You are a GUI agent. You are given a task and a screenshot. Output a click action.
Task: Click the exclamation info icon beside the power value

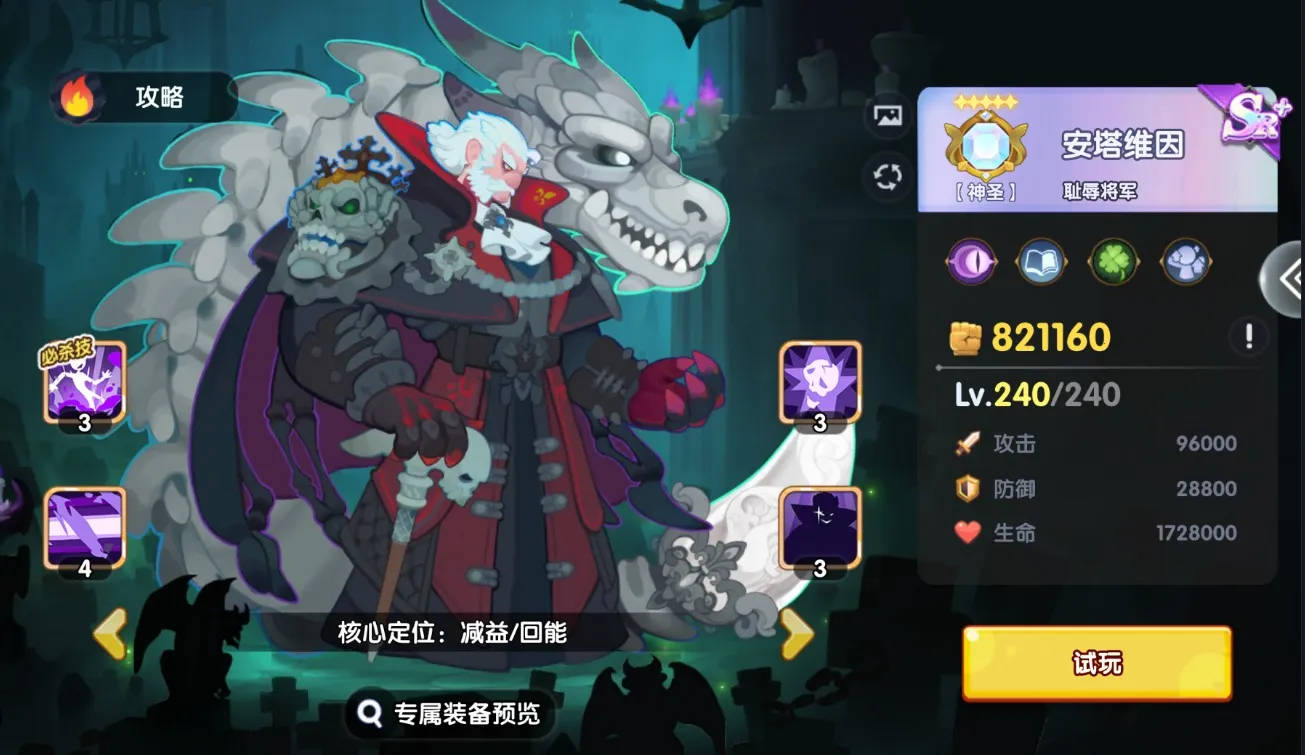point(1248,336)
